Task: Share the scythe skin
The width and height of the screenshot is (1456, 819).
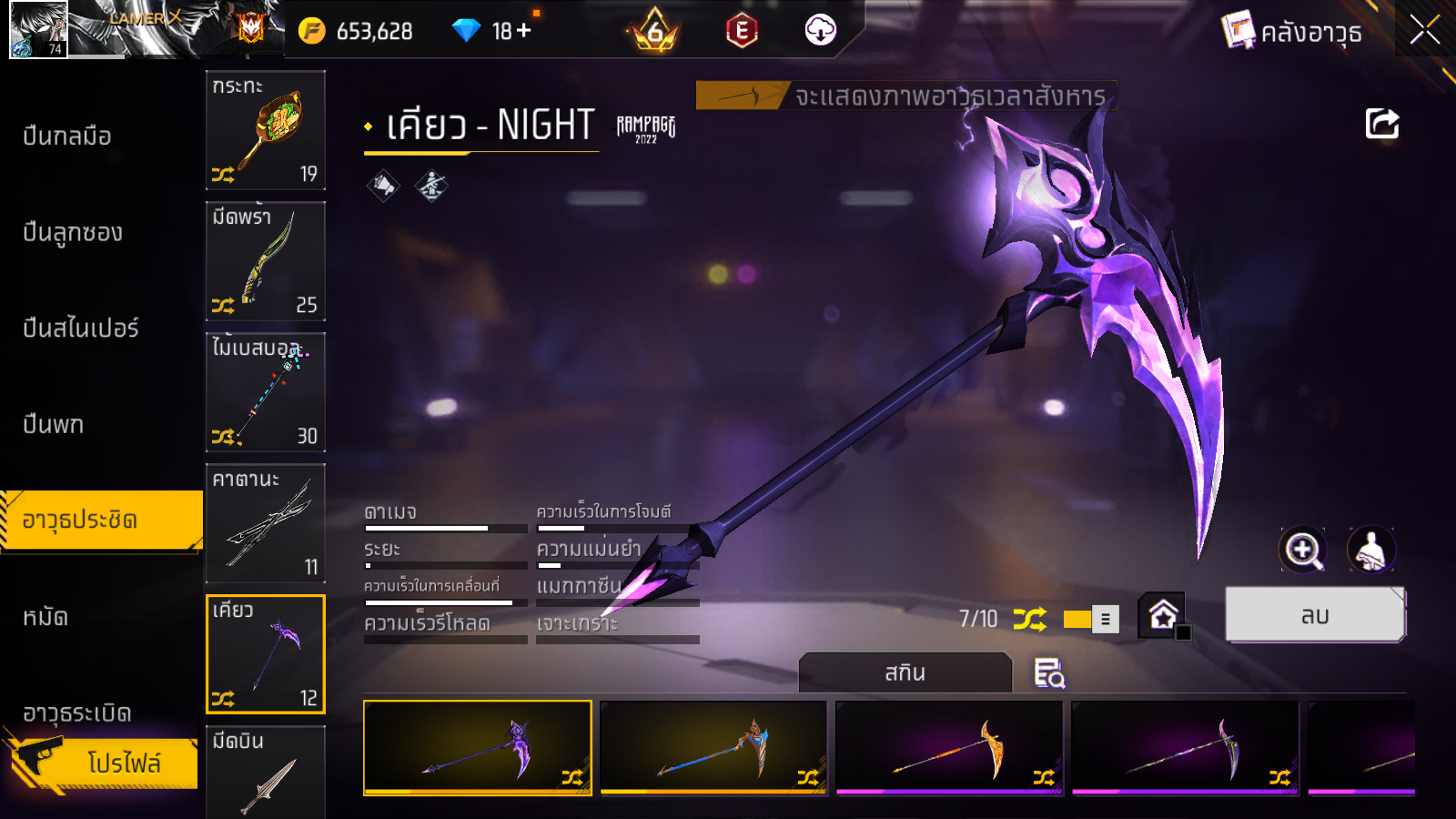Action: [1381, 124]
